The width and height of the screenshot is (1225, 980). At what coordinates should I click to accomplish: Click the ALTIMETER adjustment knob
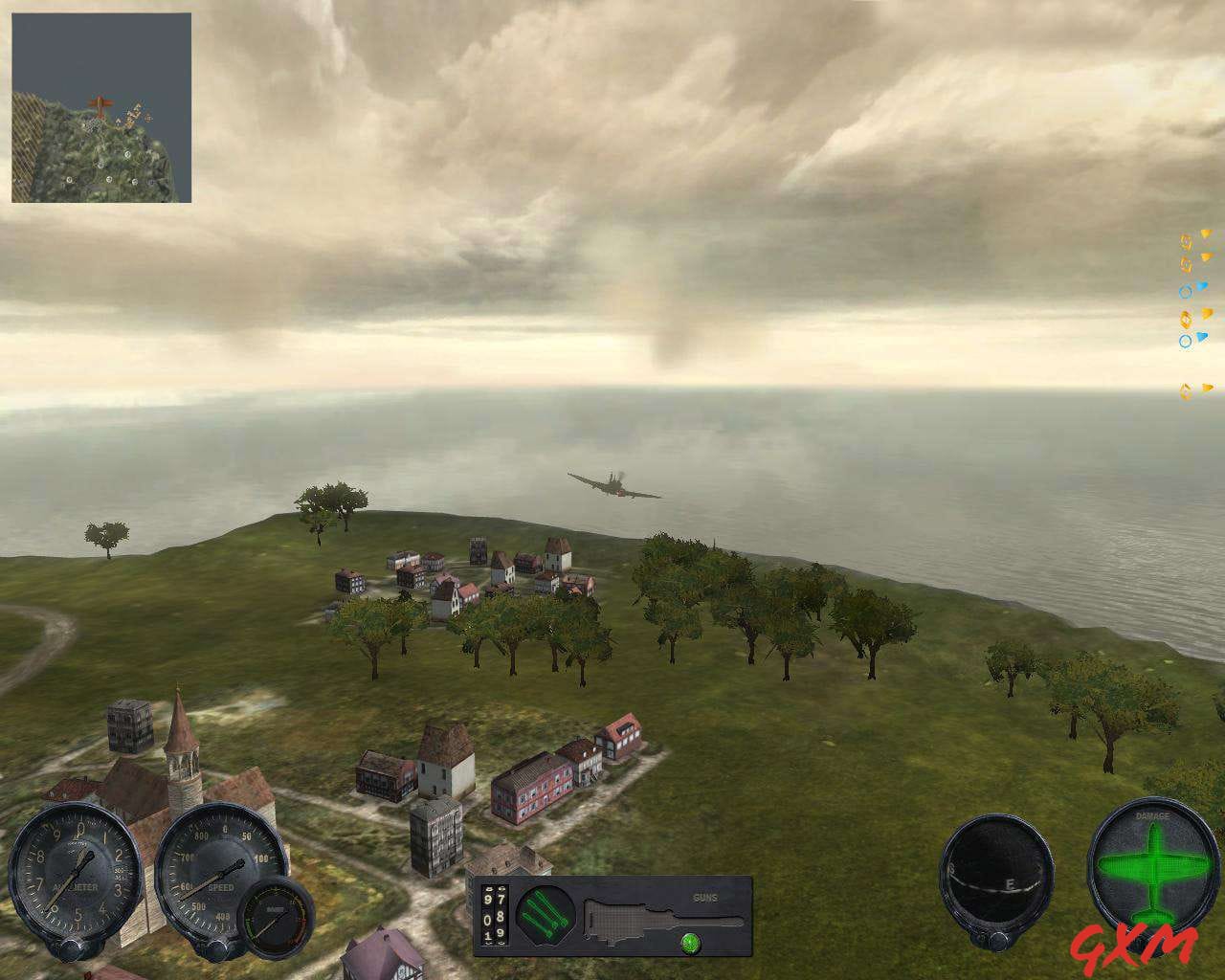(x=72, y=950)
